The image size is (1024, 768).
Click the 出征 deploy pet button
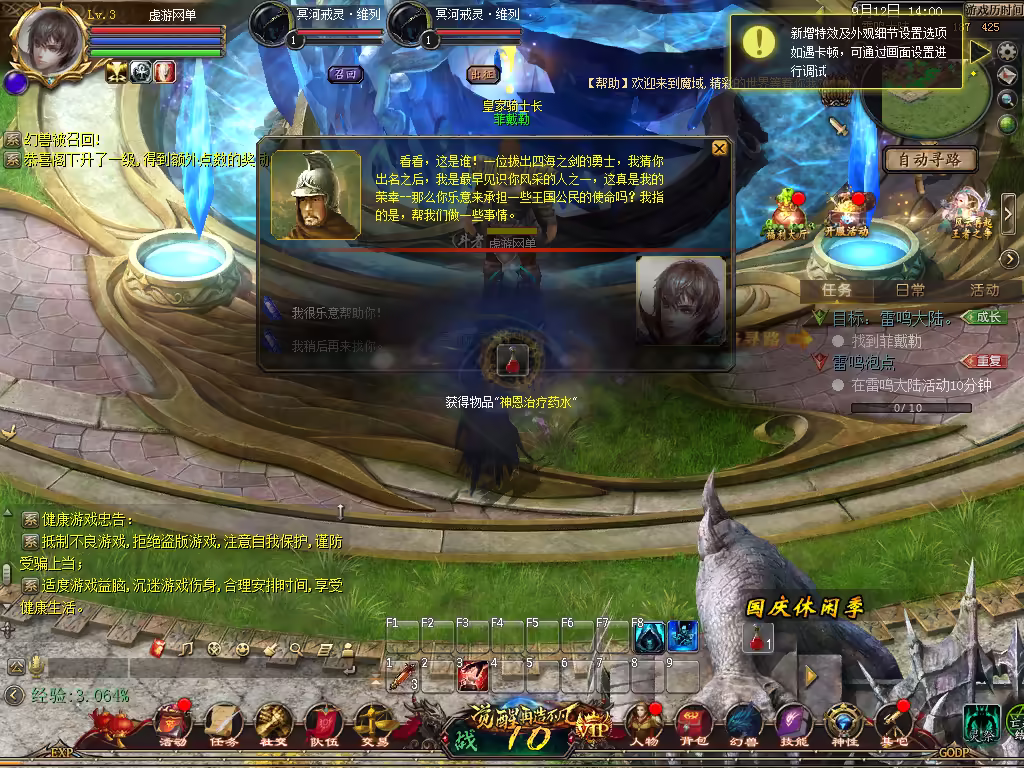pyautogui.click(x=483, y=73)
